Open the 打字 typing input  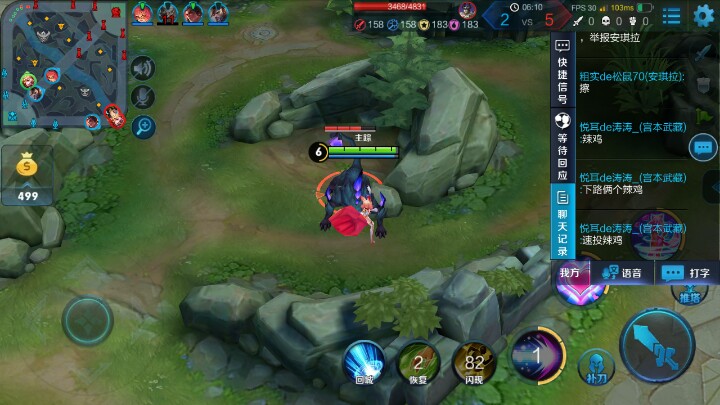click(687, 273)
